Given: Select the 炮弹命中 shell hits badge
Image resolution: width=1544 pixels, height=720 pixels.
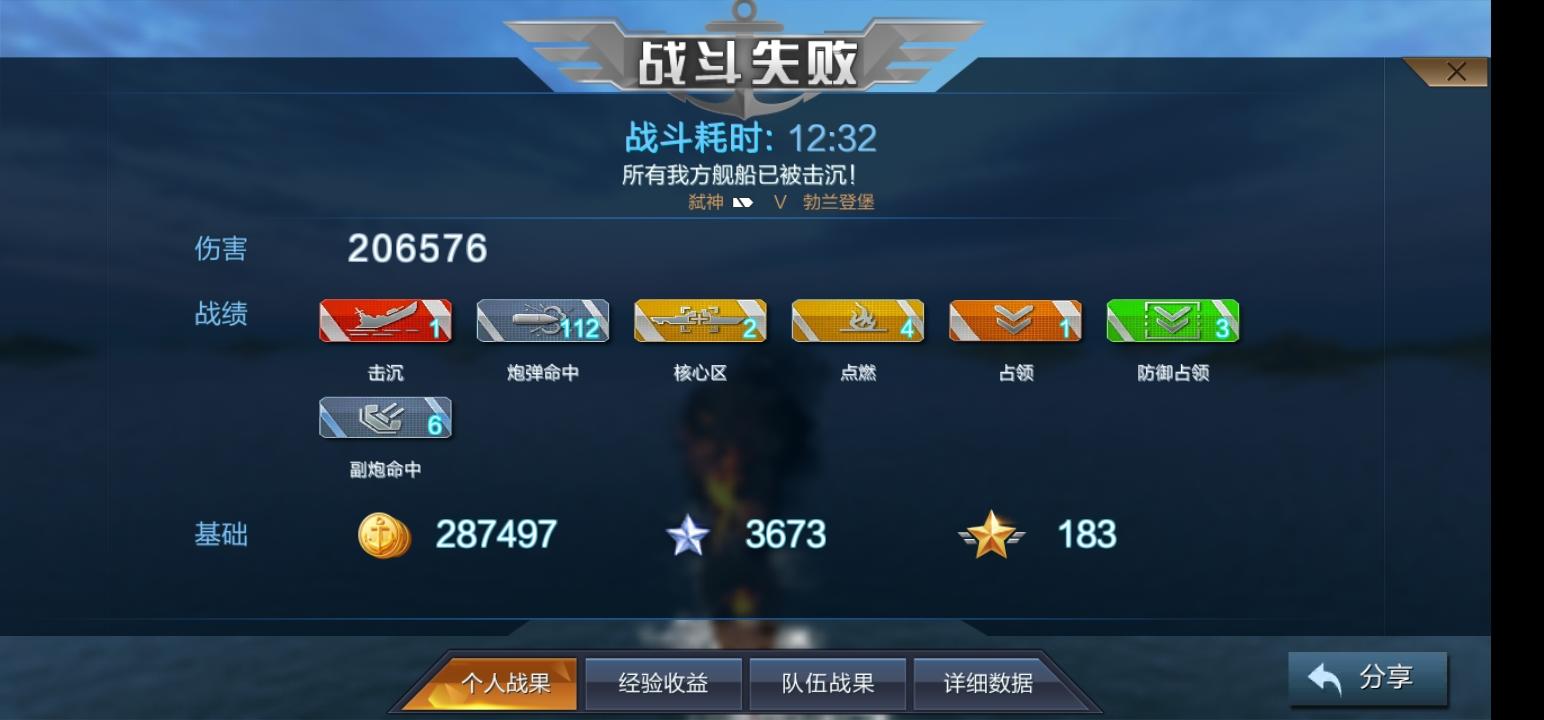Looking at the screenshot, I should pos(541,321).
